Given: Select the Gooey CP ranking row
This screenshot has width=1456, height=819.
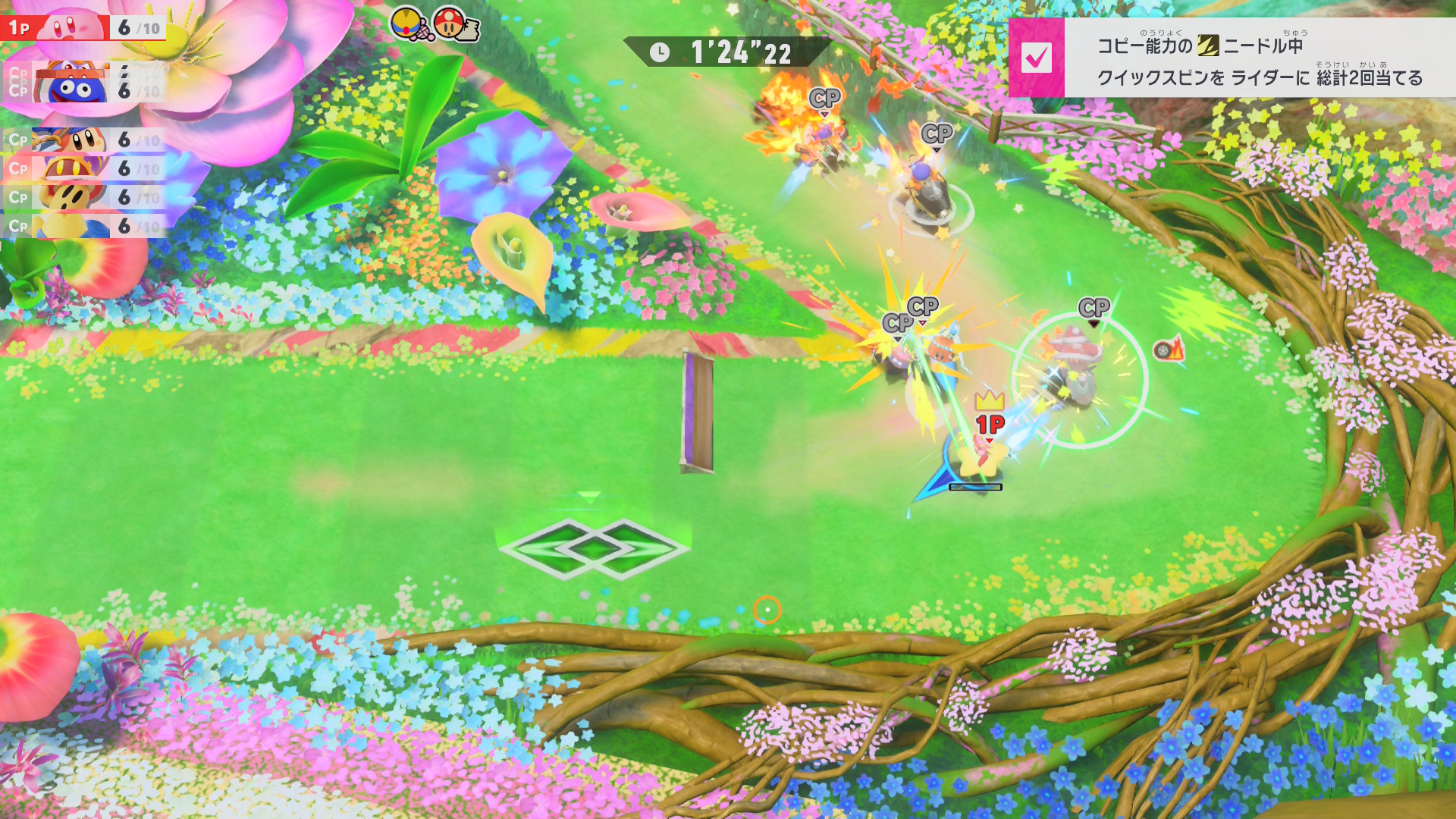Looking at the screenshot, I should point(83,90).
